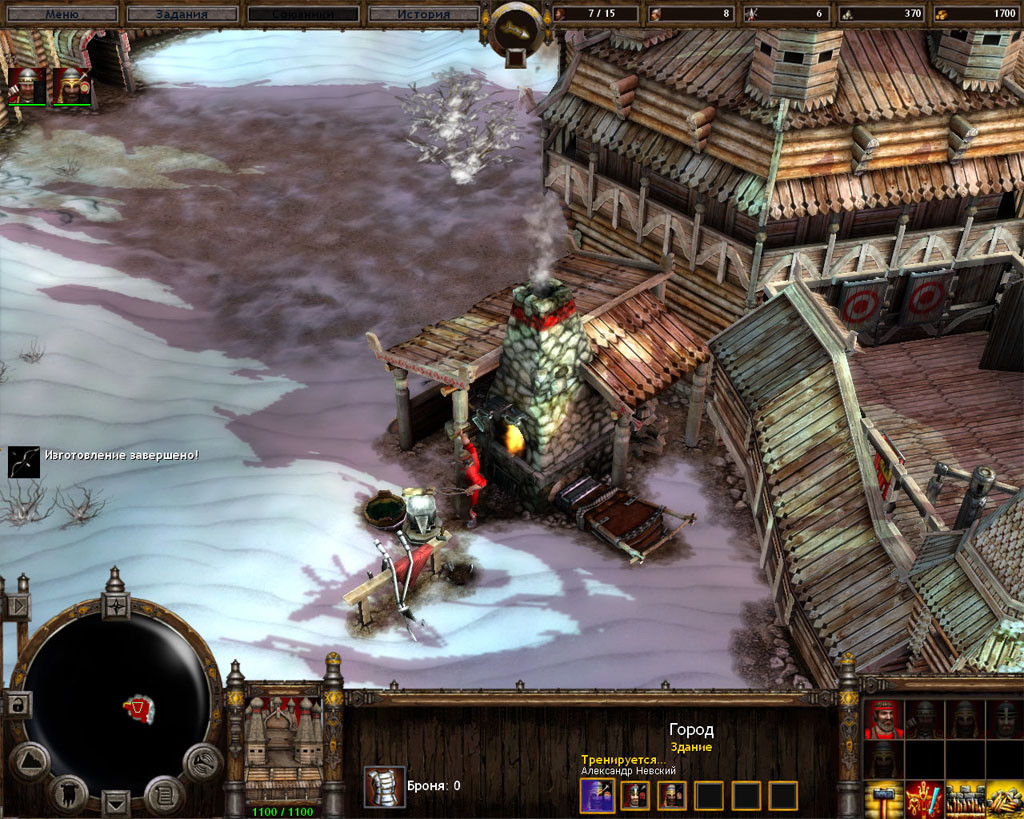
Task: Click the compass star button above the minimap
Action: pyautogui.click(x=117, y=606)
